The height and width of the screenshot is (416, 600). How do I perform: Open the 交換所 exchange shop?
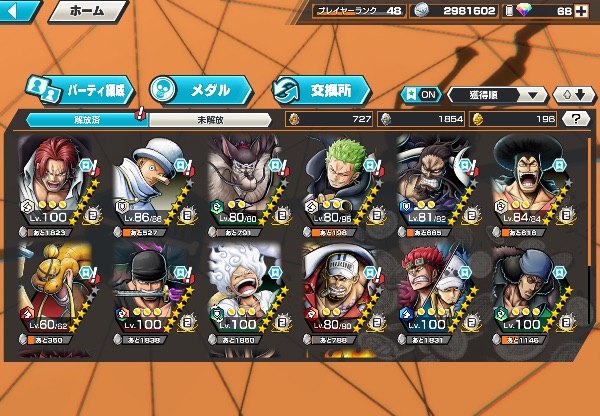[x=321, y=89]
